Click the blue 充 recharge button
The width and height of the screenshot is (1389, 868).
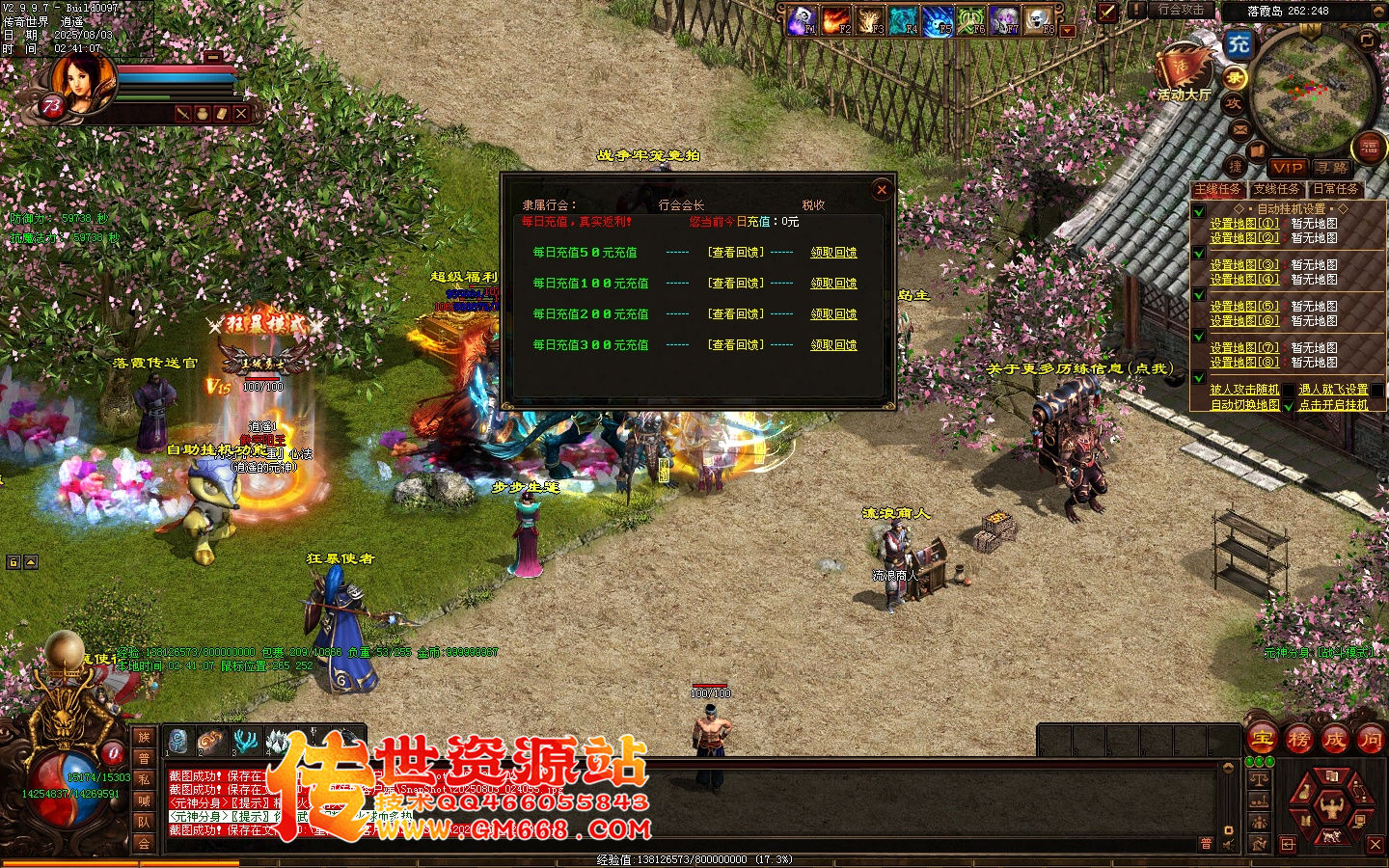point(1238,43)
